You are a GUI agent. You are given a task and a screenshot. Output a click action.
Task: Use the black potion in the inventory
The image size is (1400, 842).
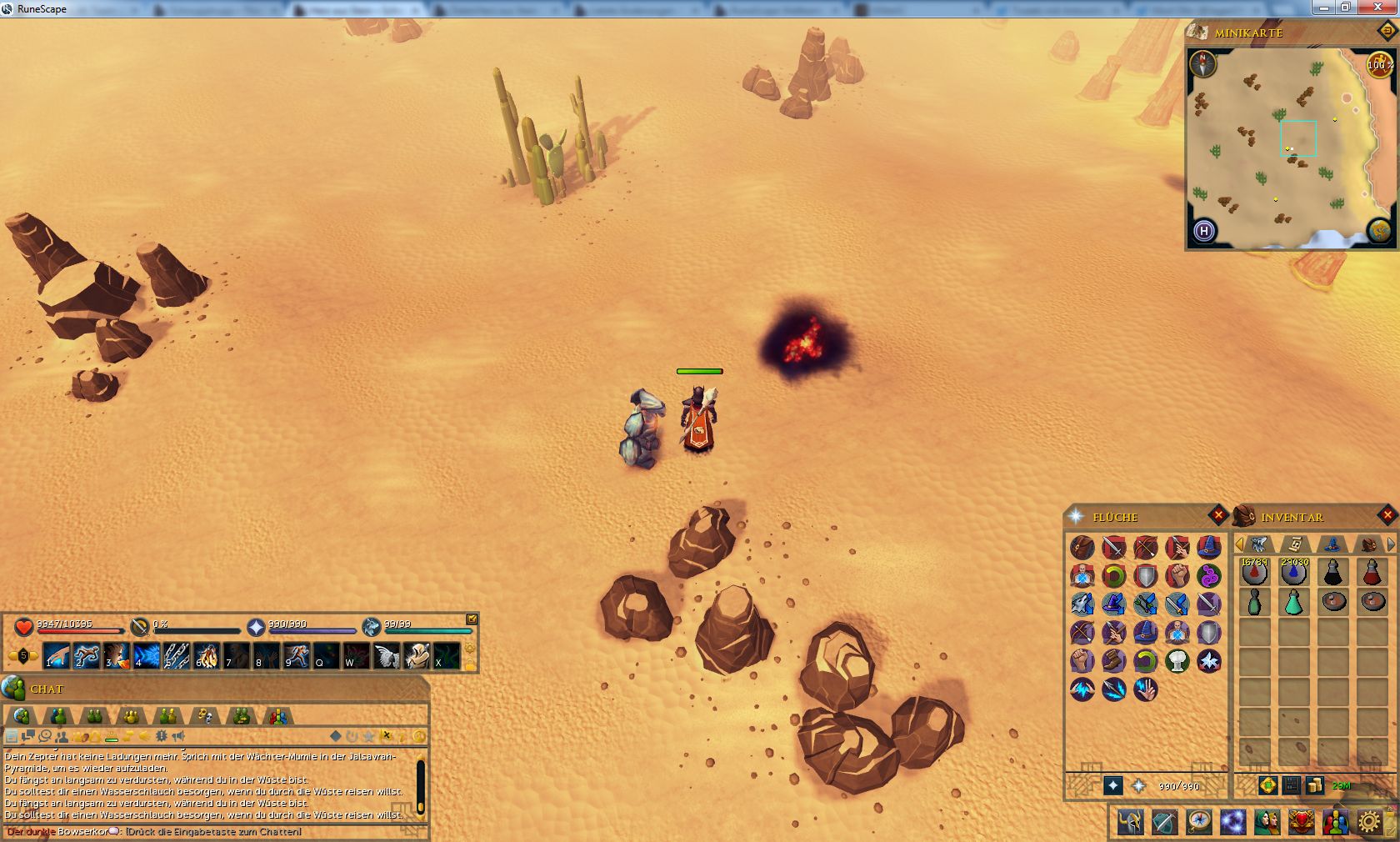pos(1333,573)
